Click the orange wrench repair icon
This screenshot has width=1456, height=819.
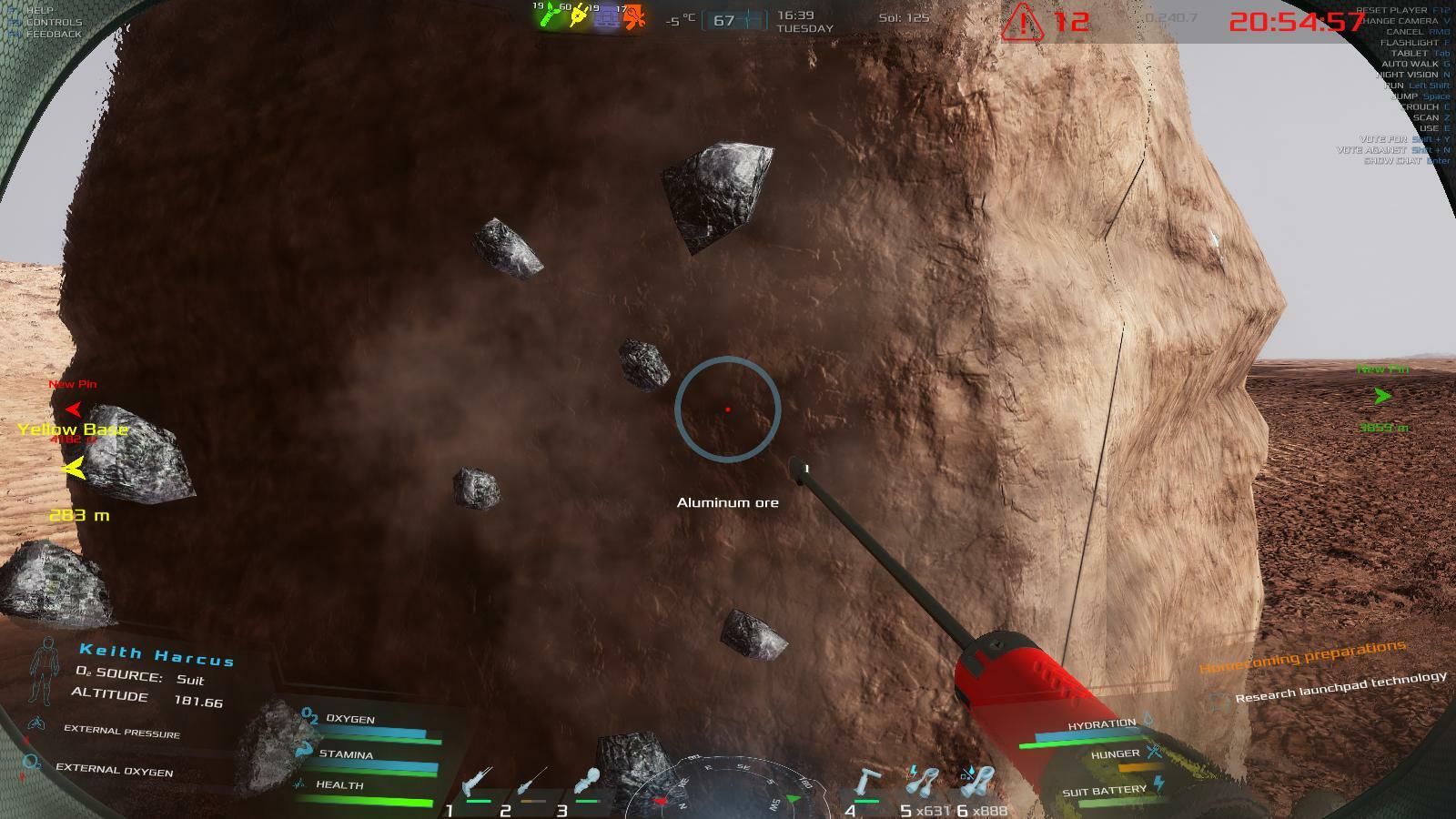pyautogui.click(x=634, y=16)
